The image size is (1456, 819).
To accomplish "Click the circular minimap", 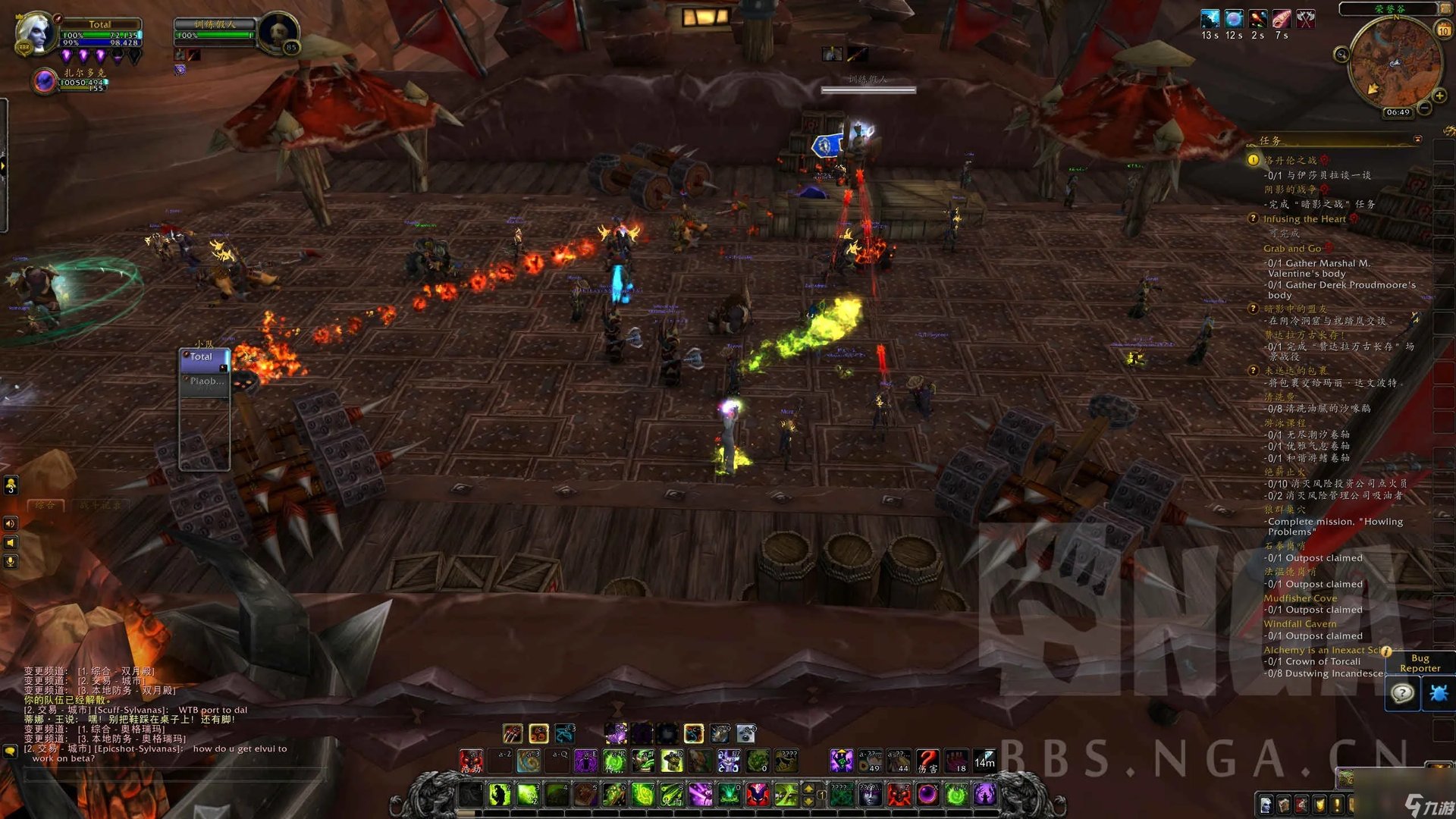I will pyautogui.click(x=1394, y=64).
